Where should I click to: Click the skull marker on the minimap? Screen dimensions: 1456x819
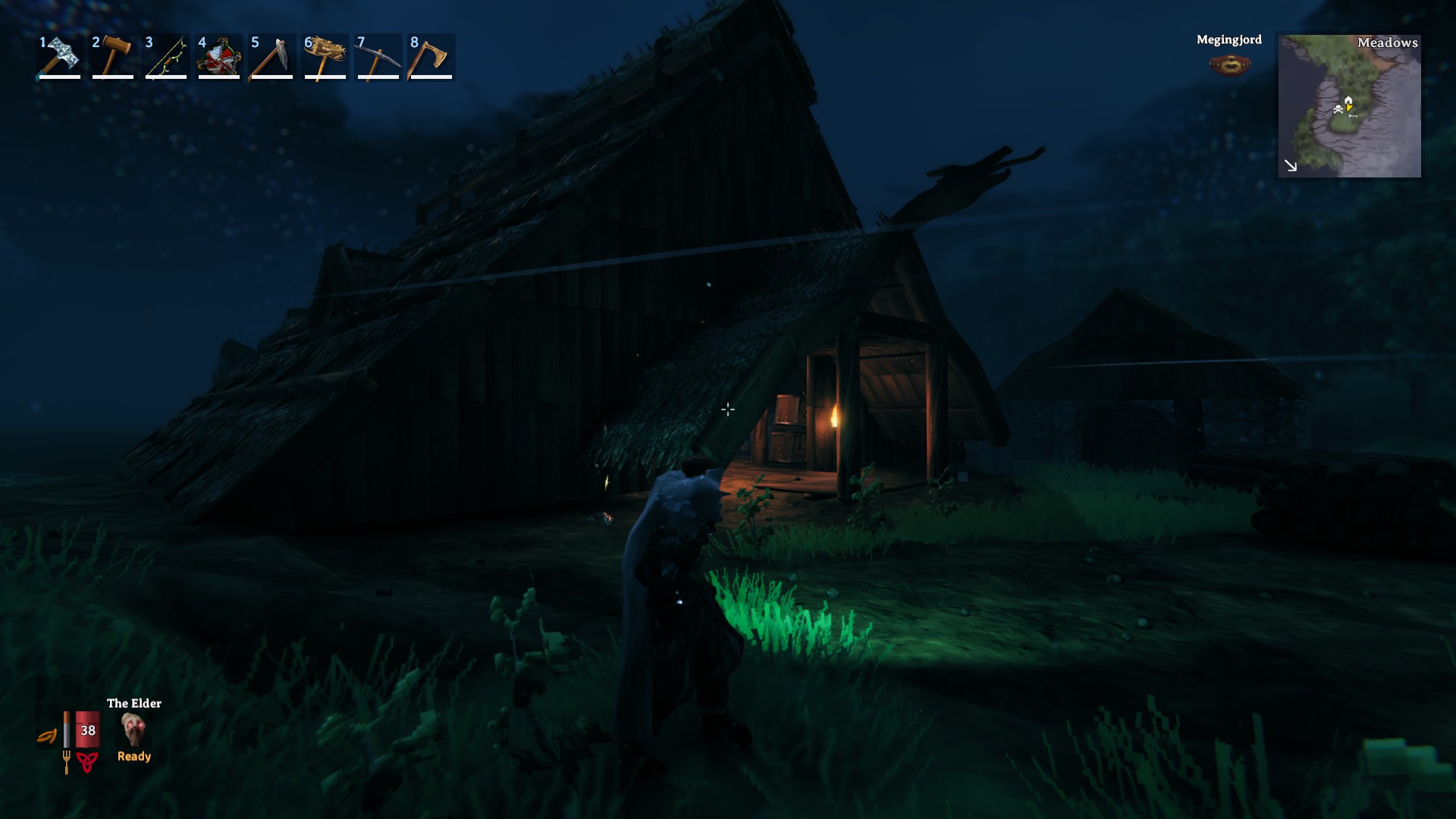coord(1338,110)
